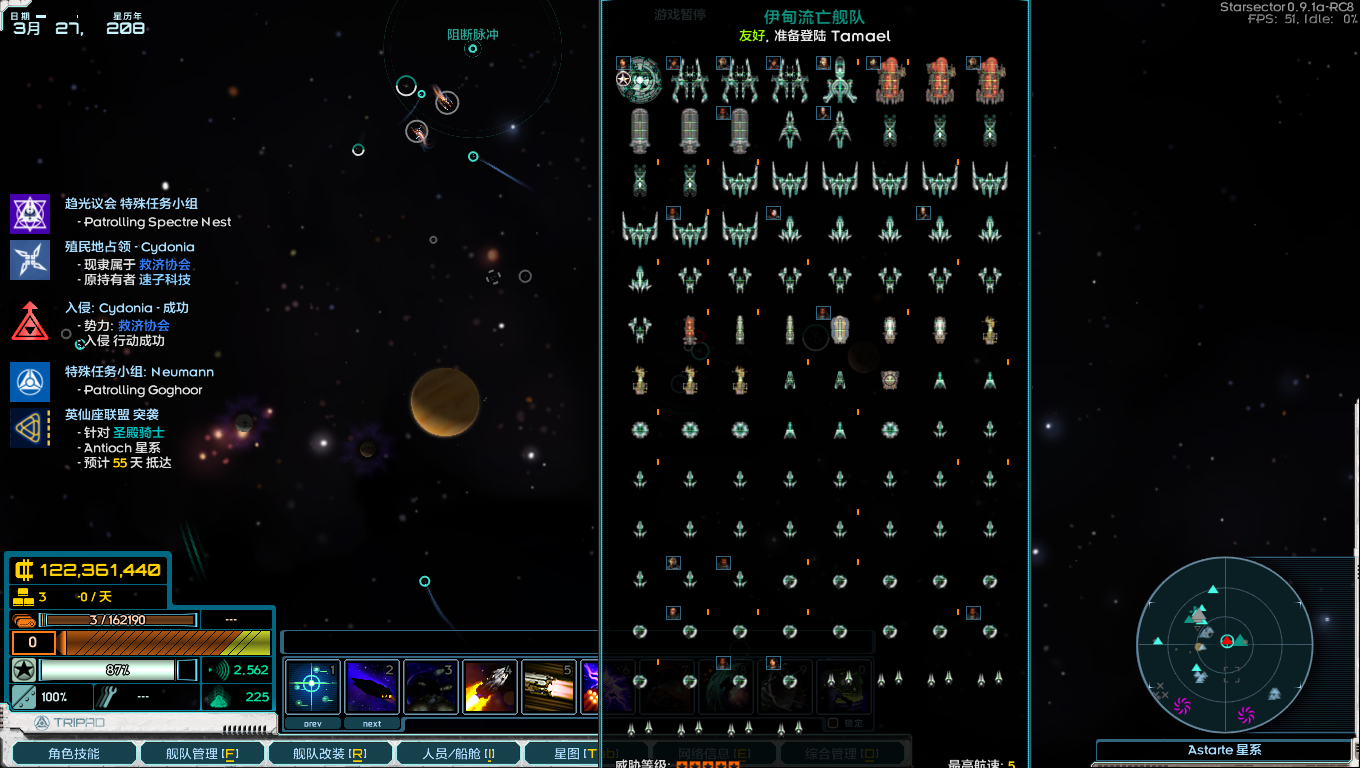Viewport: 1360px width, 768px height.
Task: Switch to 舰队改装 [R]
Action: point(330,752)
